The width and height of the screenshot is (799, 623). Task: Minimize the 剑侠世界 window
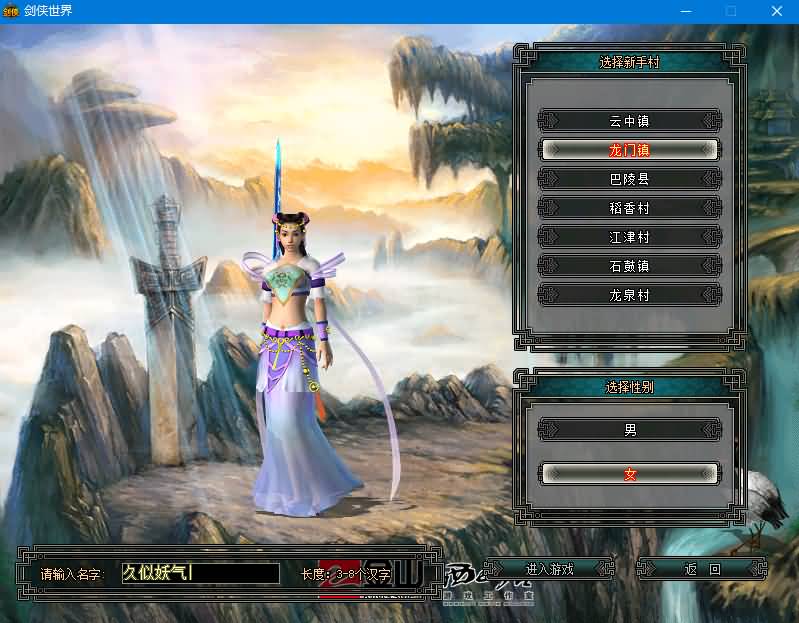(x=684, y=11)
